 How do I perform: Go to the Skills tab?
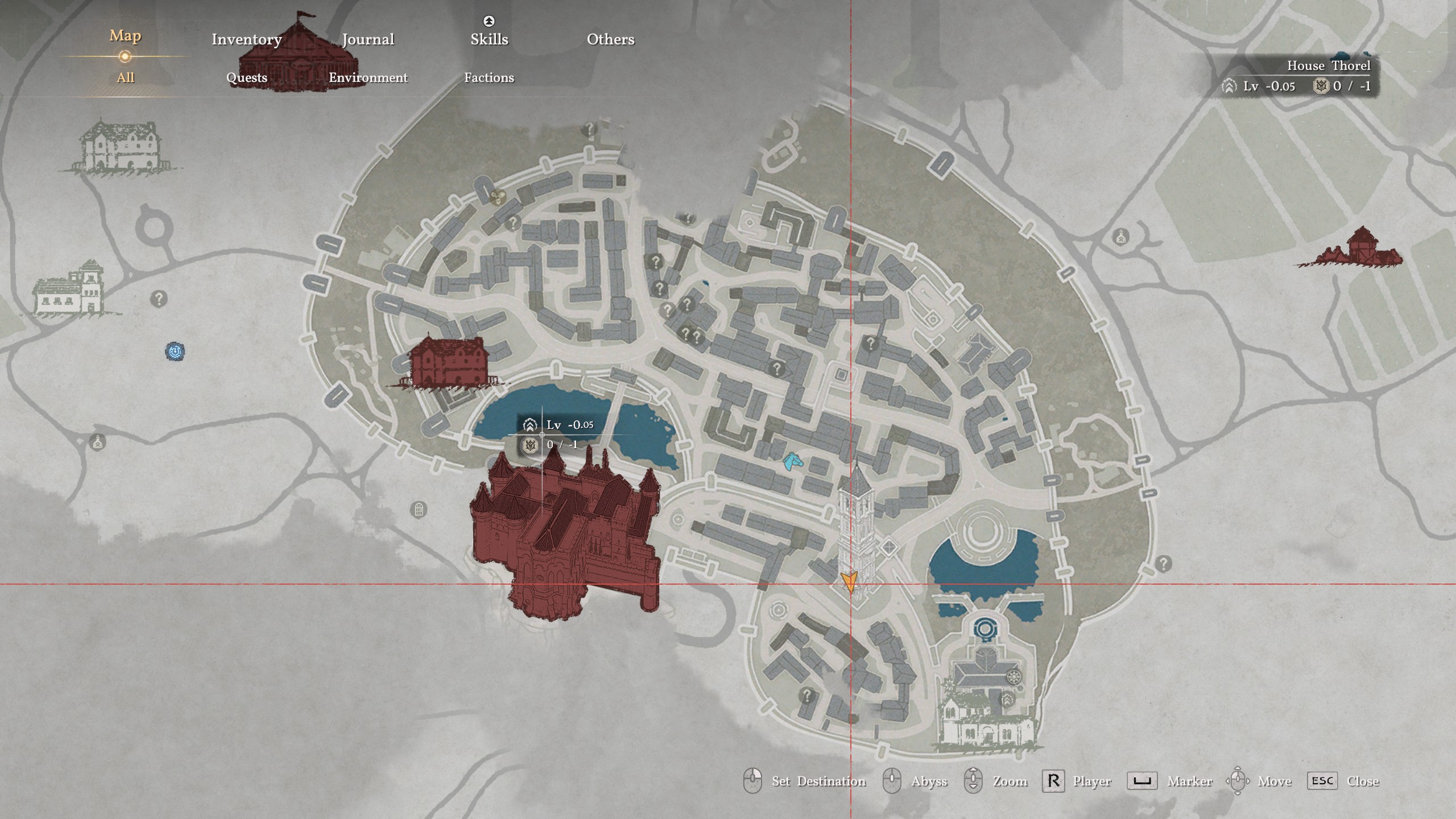(x=489, y=39)
